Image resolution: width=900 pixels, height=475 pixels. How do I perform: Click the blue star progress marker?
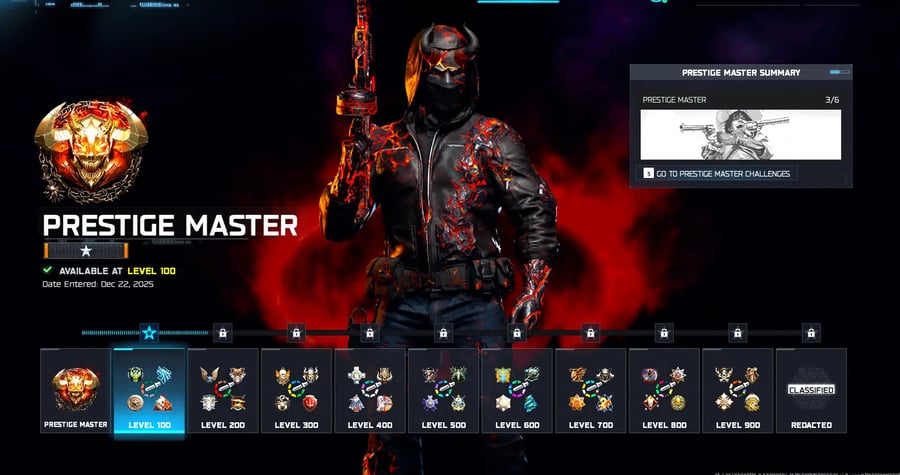[149, 332]
